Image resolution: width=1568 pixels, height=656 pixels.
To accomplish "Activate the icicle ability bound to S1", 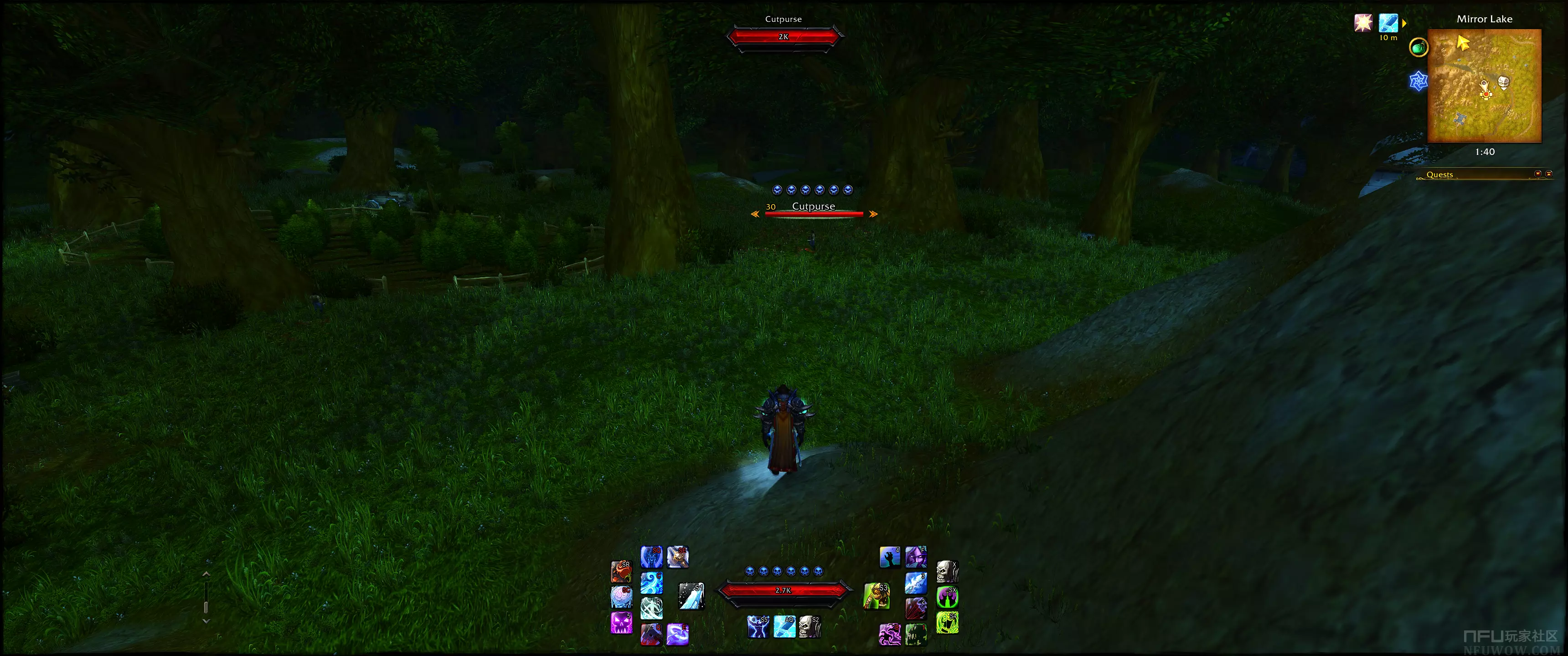I will click(x=691, y=596).
